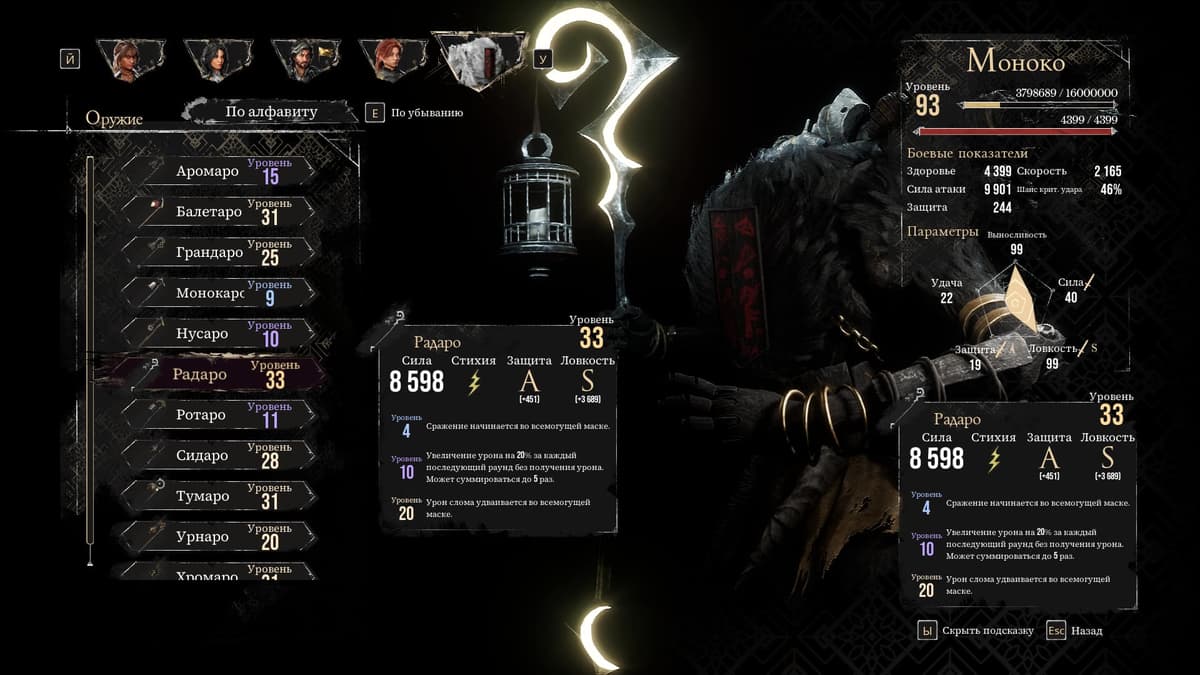1200x675 pixels.
Task: Choose Ротаро from the weapon list
Action: click(215, 415)
